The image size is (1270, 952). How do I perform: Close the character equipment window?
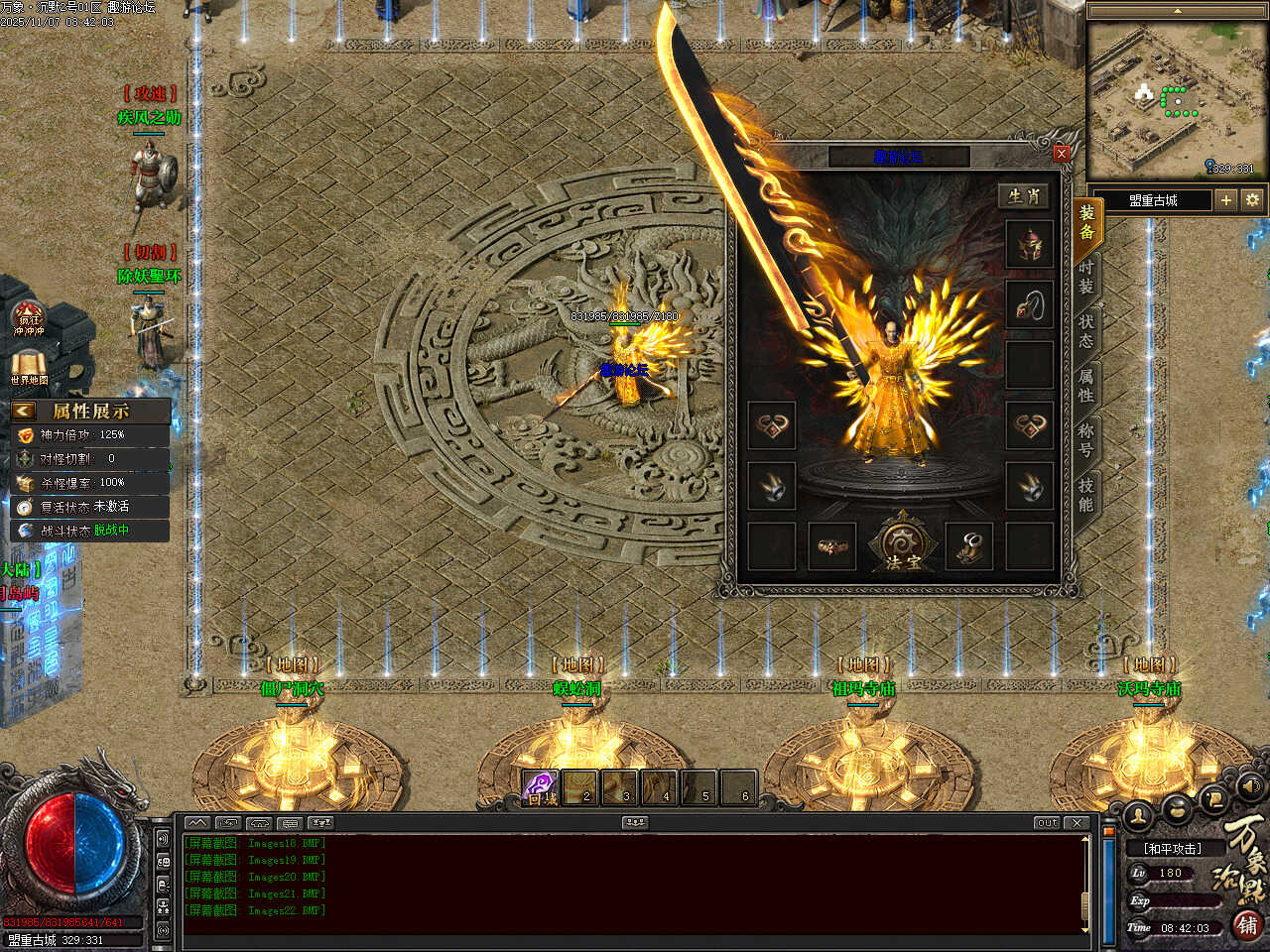pos(1062,153)
